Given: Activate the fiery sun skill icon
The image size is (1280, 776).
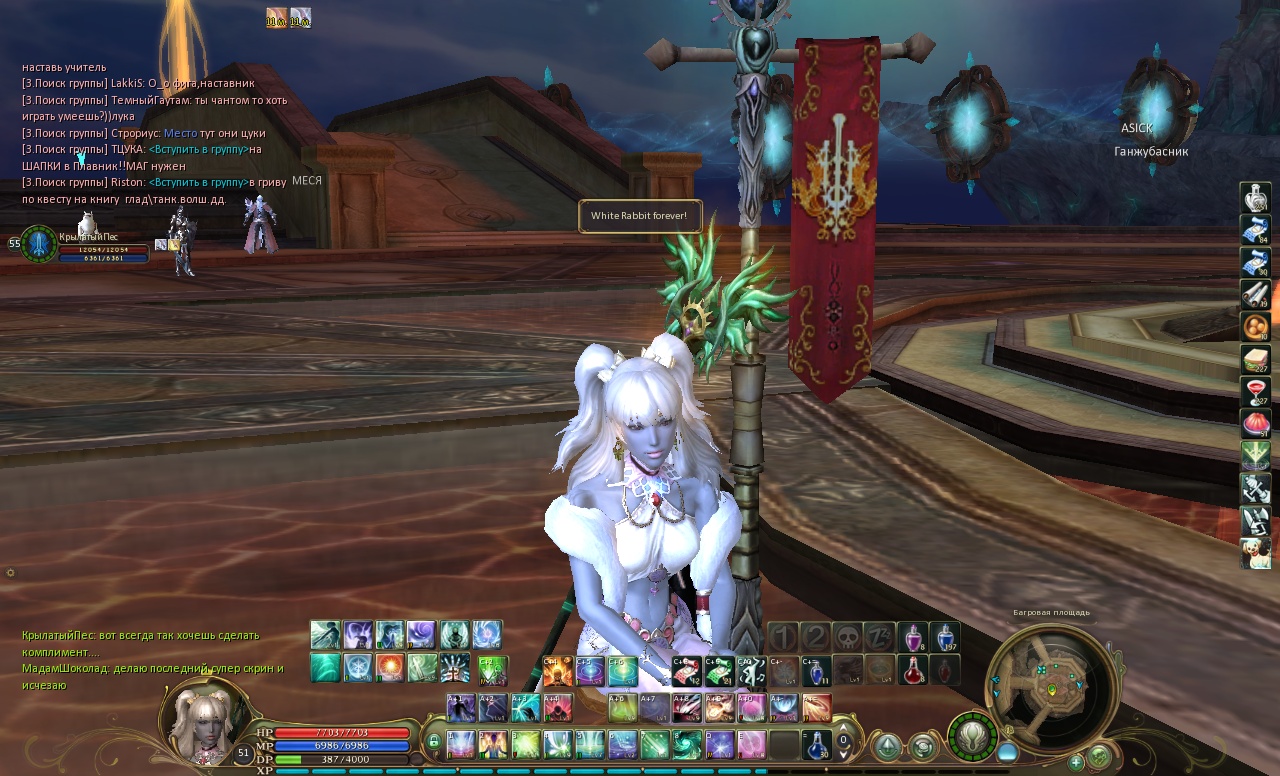Looking at the screenshot, I should click(x=390, y=667).
